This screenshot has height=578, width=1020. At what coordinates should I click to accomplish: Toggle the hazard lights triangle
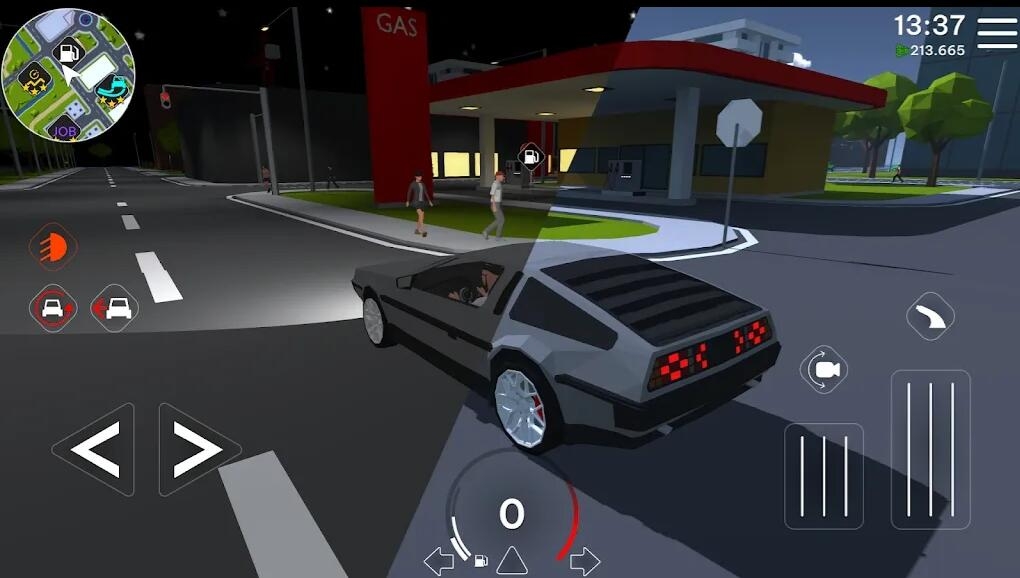point(511,560)
